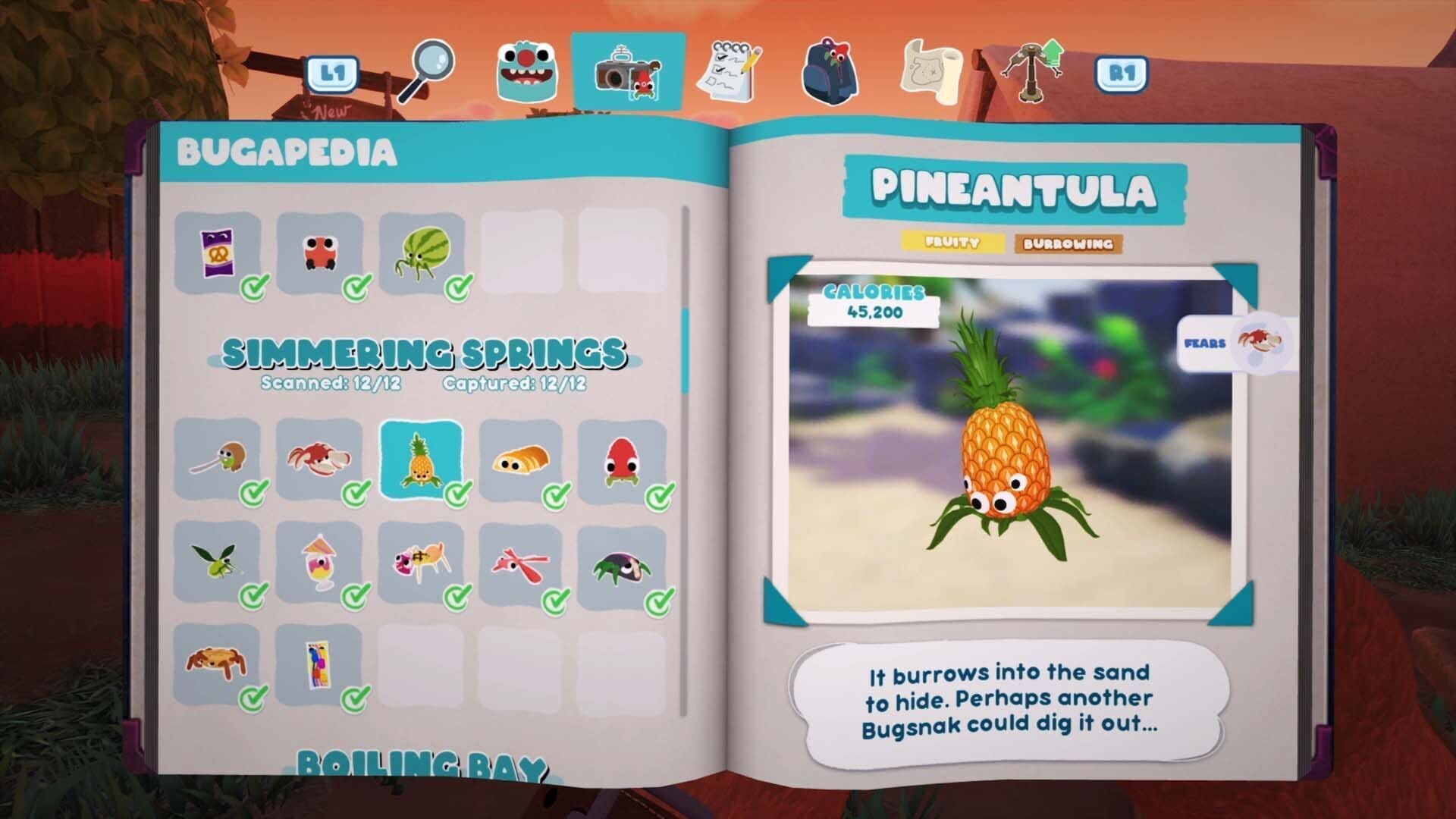
Task: Select the red crab Bugsnak entry
Action: pos(319,460)
